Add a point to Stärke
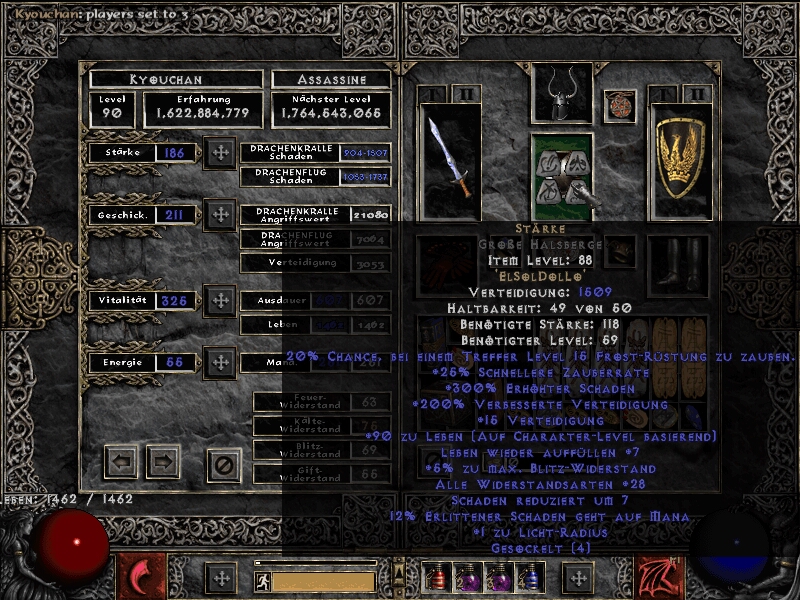This screenshot has height=600, width=800. click(219, 153)
